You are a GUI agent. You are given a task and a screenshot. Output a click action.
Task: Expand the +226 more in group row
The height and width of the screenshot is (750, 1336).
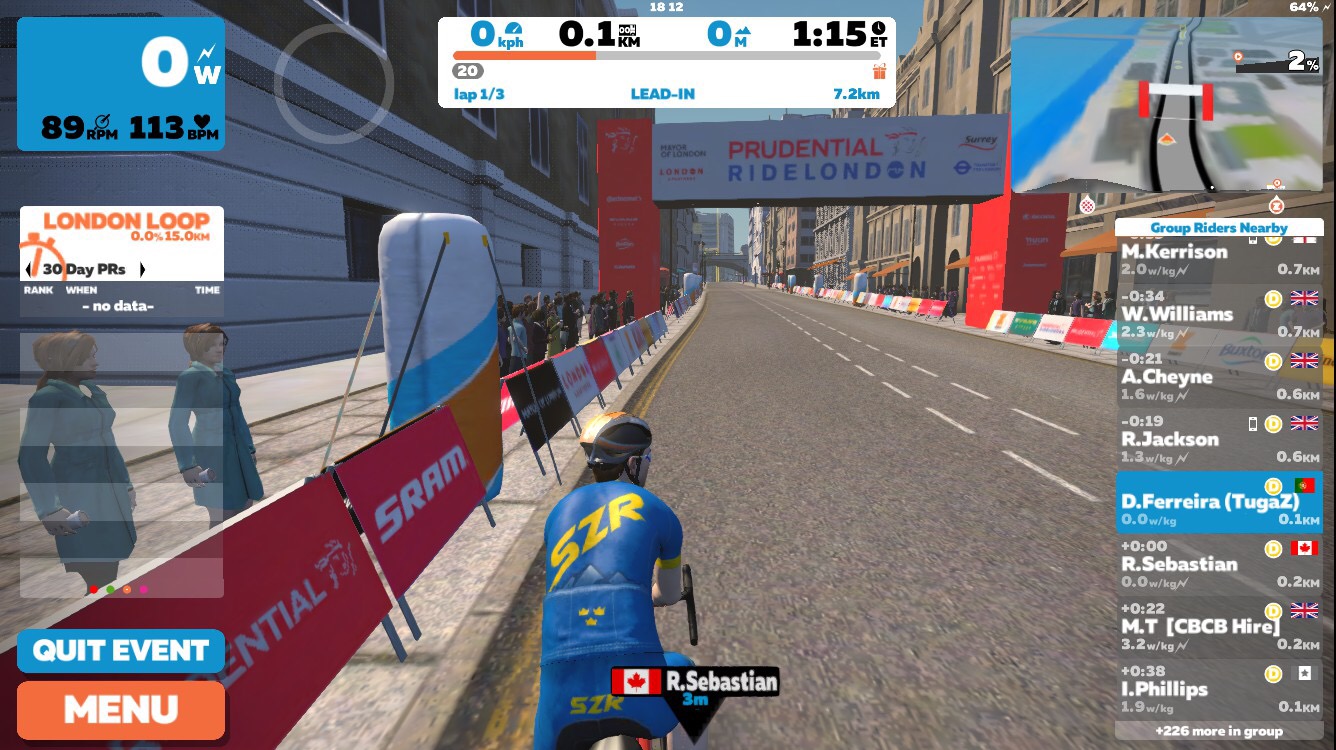(x=1218, y=731)
